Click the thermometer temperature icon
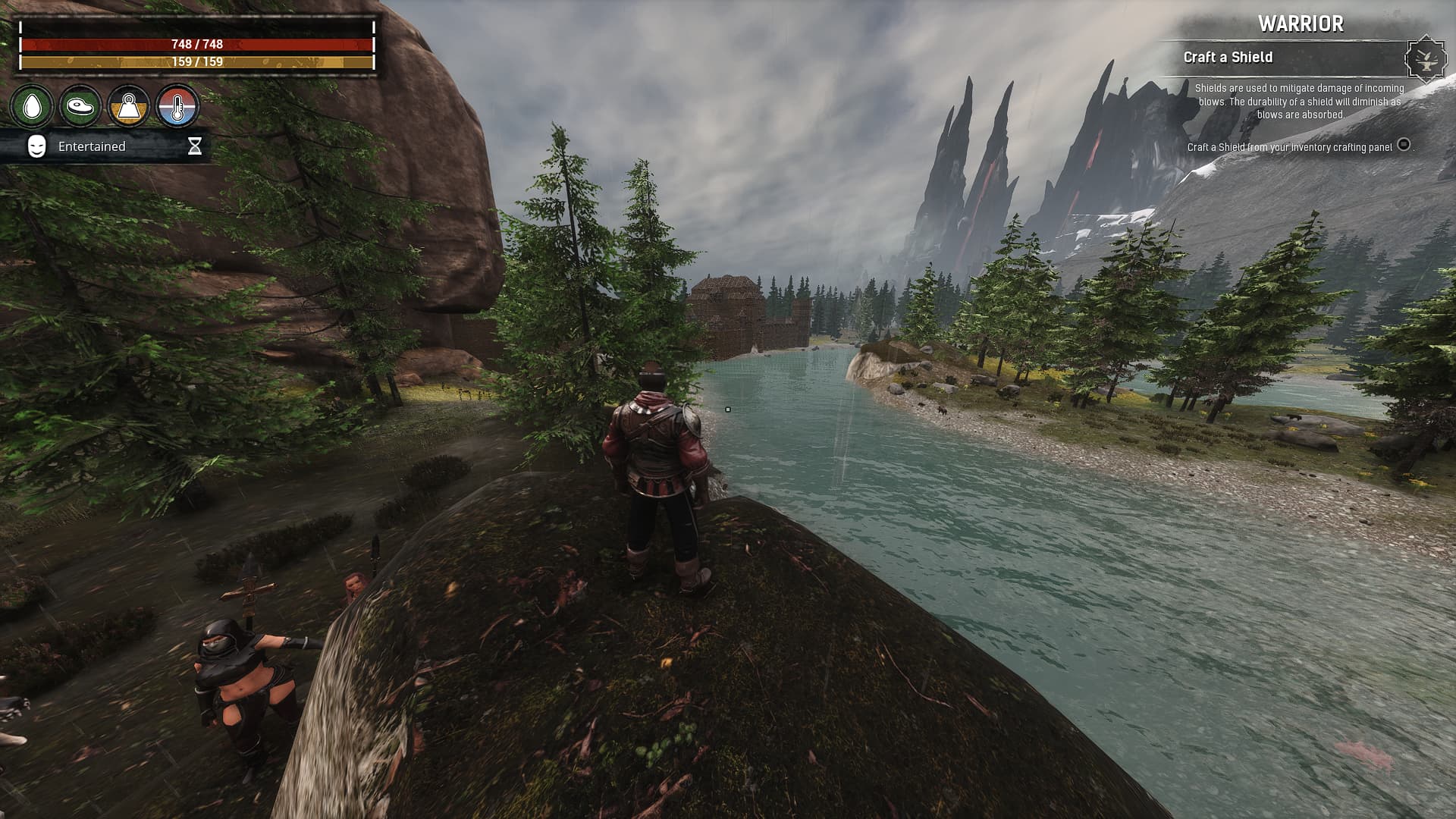Screen dimensions: 1456x819 [177, 107]
